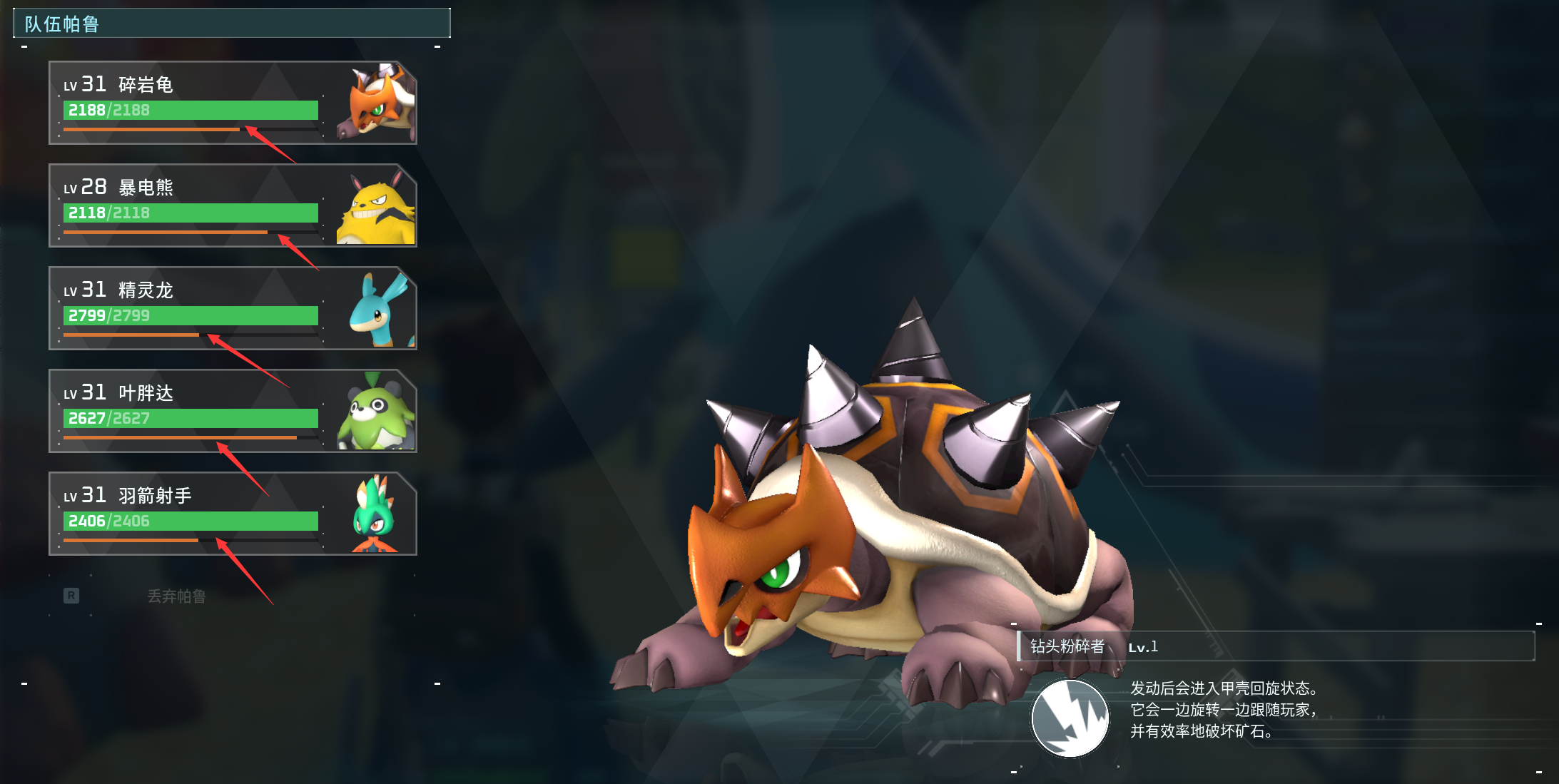Click the 钻头粉碎者 partner skill icon
1559x784 pixels.
point(1070,718)
